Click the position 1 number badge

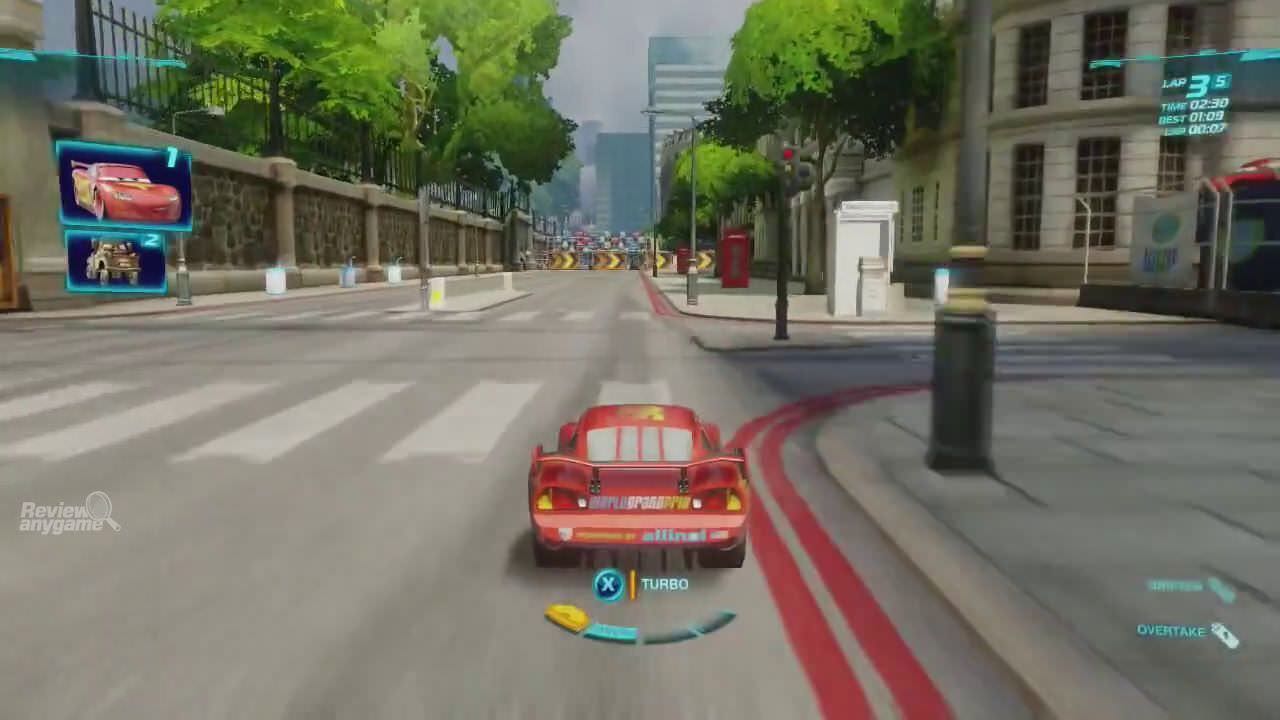point(172,156)
